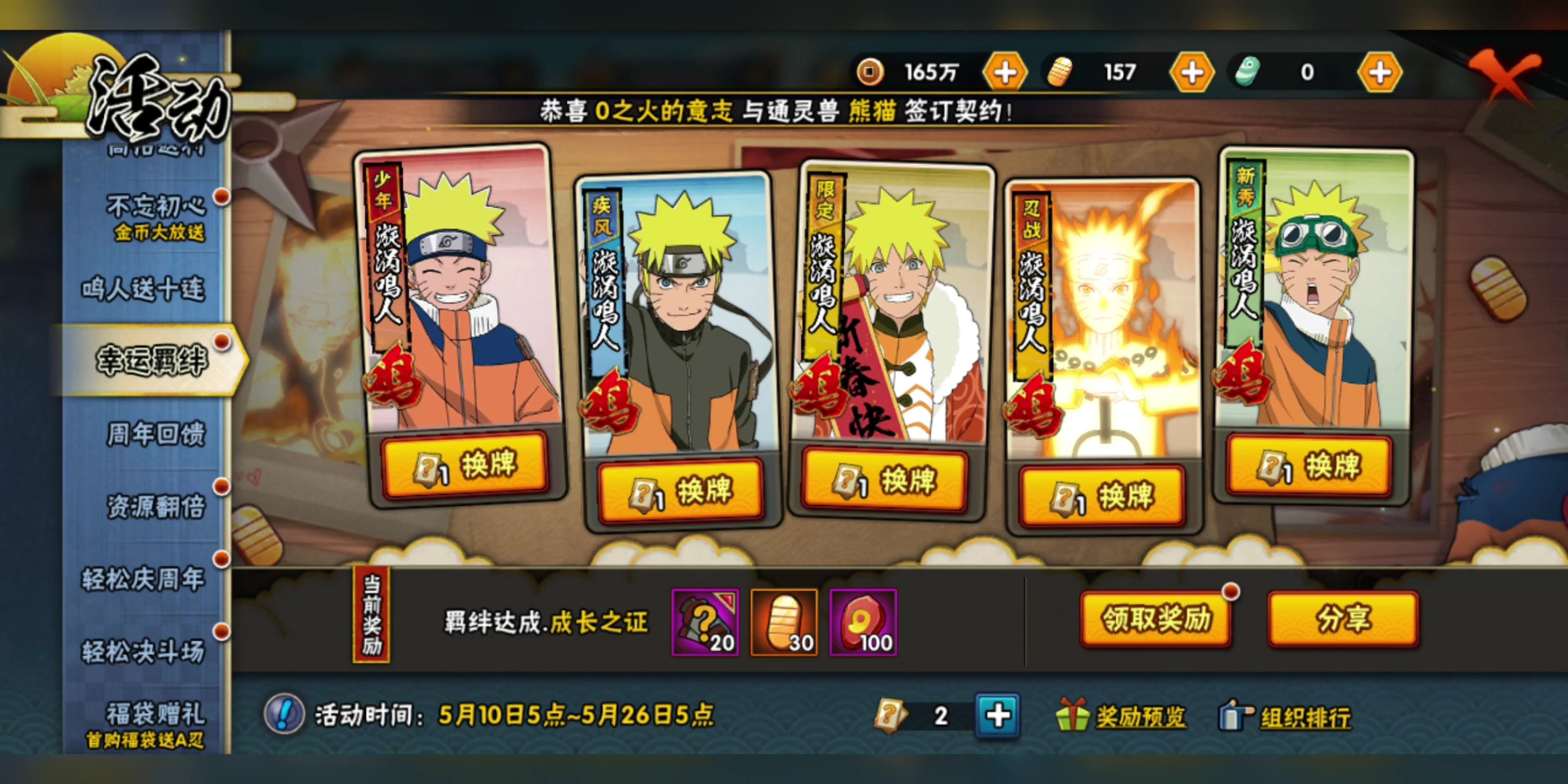Open the 鸣人送十连 activity tab
The width and height of the screenshot is (1568, 784).
pyautogui.click(x=143, y=289)
